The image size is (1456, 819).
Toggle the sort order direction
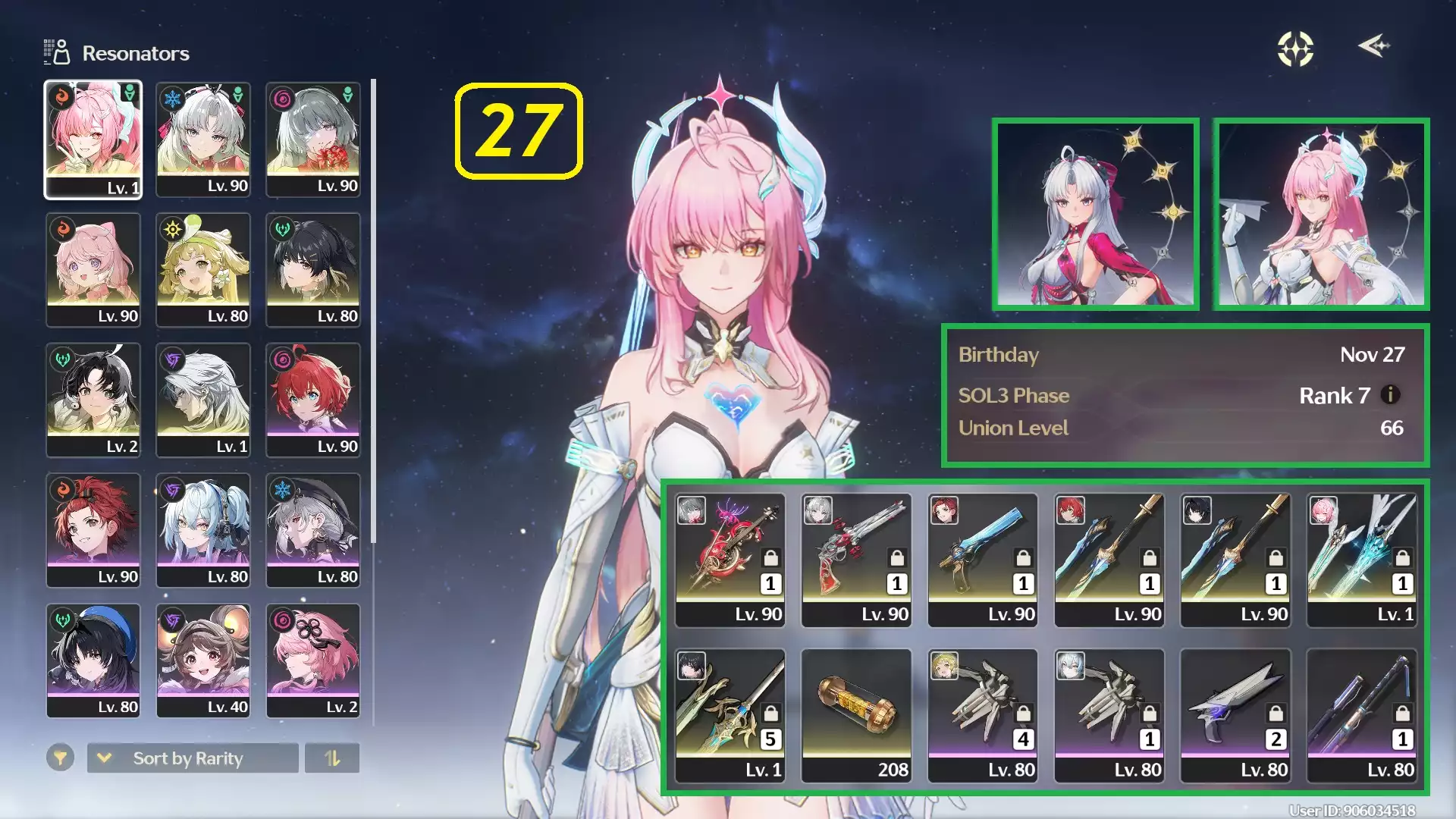coord(332,758)
